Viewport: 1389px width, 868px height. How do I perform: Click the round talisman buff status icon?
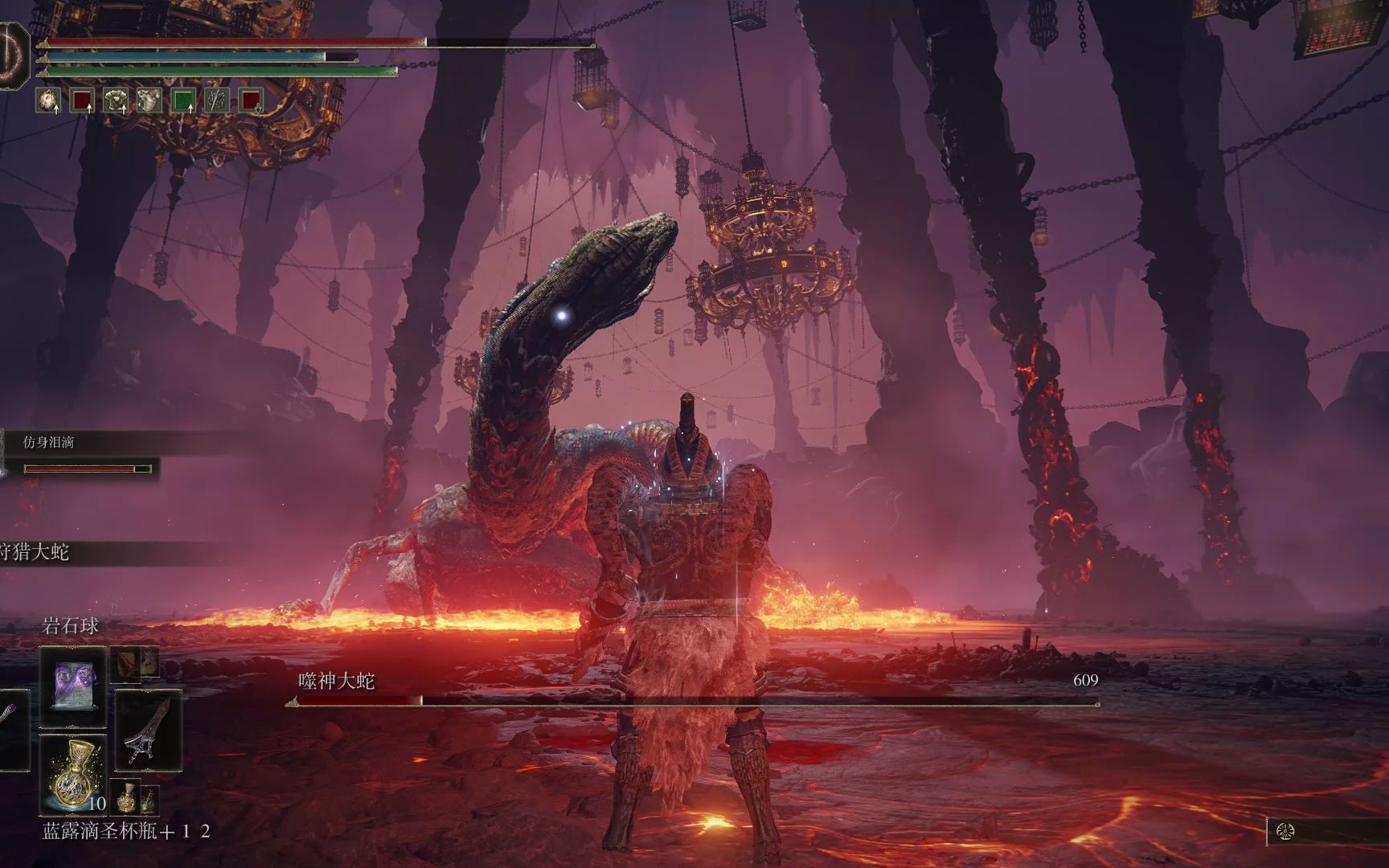click(x=48, y=100)
